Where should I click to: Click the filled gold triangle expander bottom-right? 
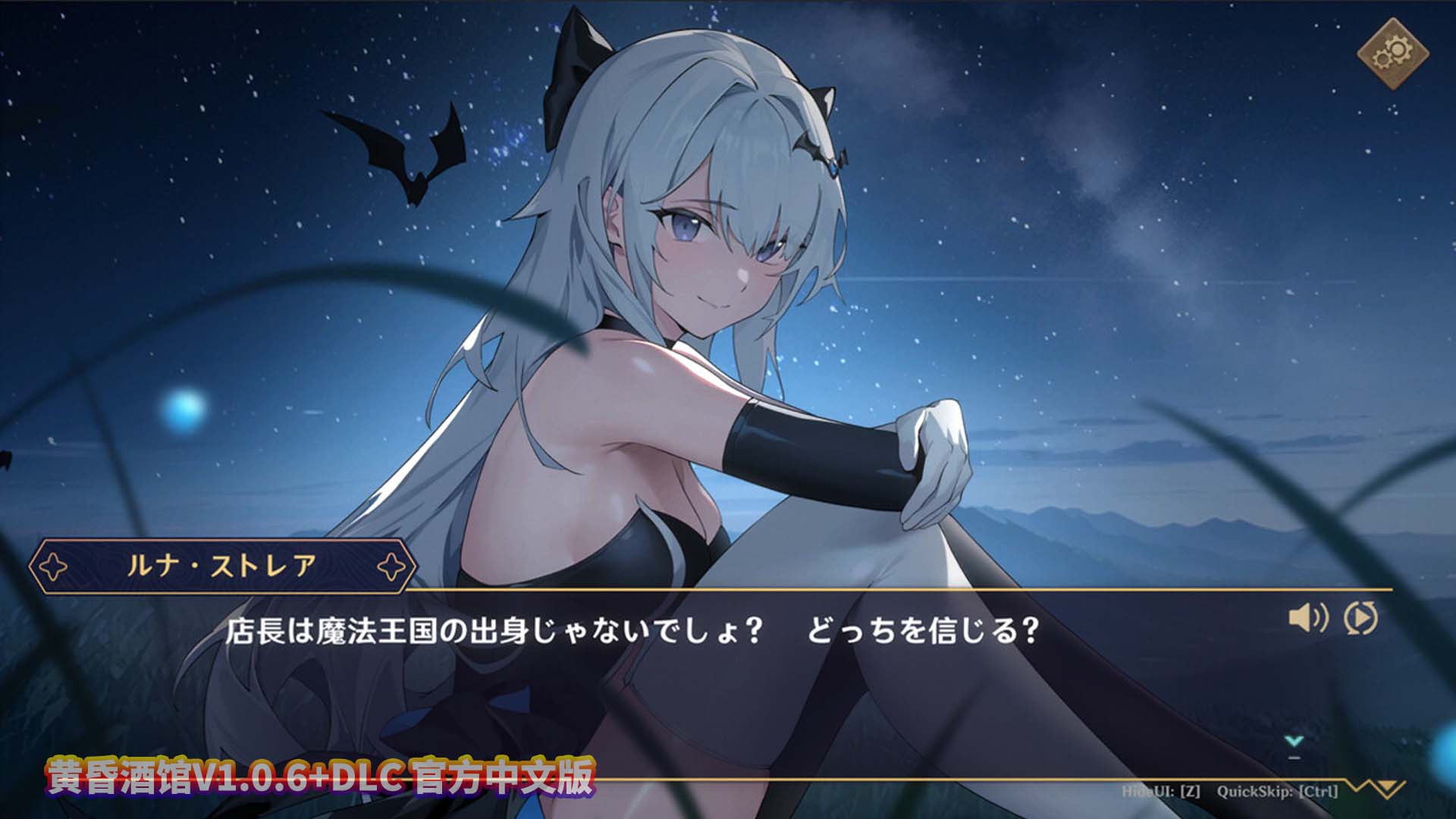(1386, 786)
